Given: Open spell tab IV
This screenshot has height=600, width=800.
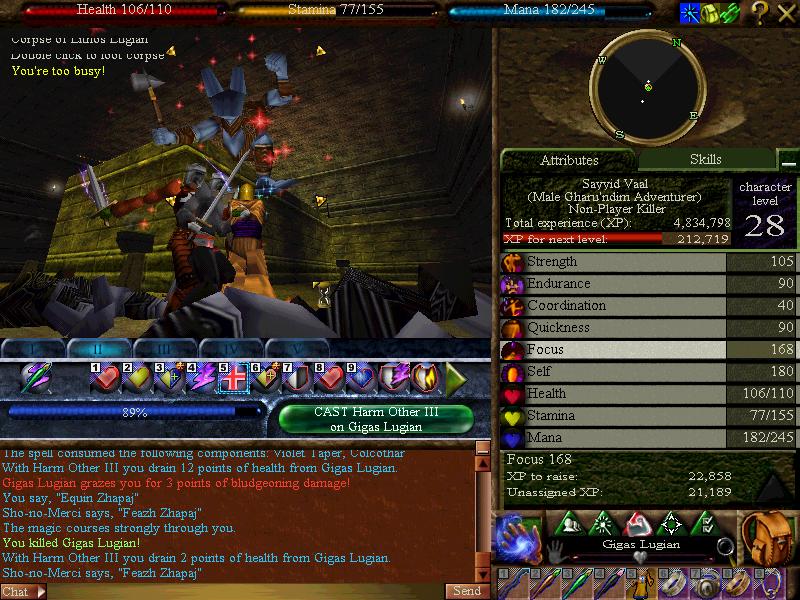Looking at the screenshot, I should click(231, 349).
